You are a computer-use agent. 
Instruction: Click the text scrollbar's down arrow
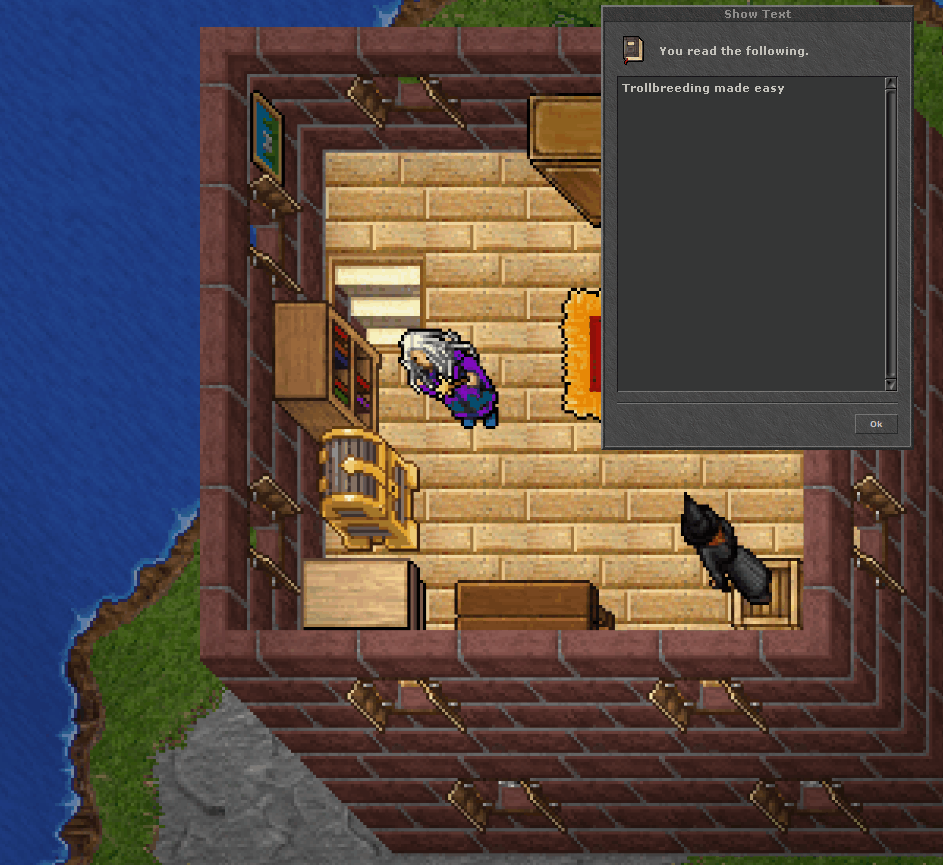tap(890, 384)
